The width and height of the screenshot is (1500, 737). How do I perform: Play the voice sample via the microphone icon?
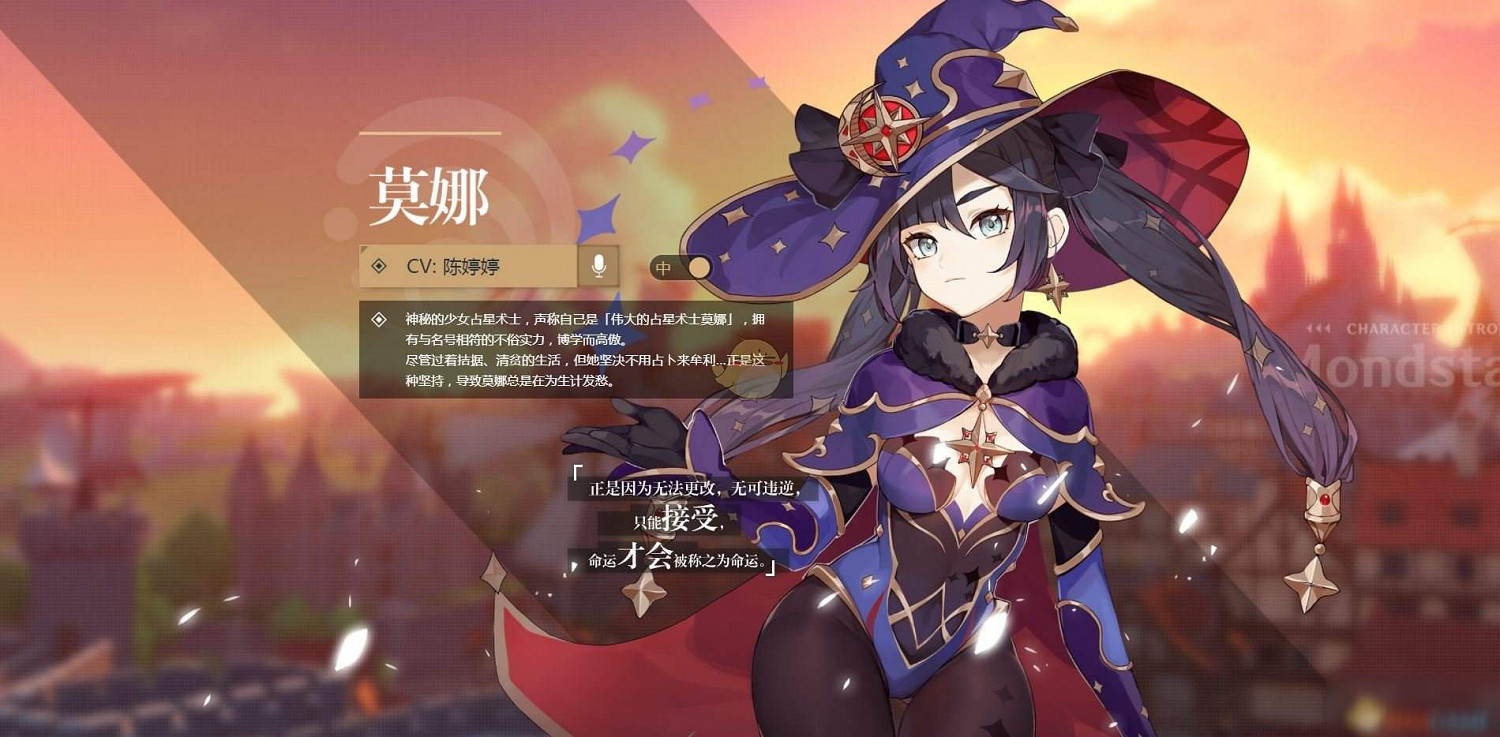click(x=597, y=266)
